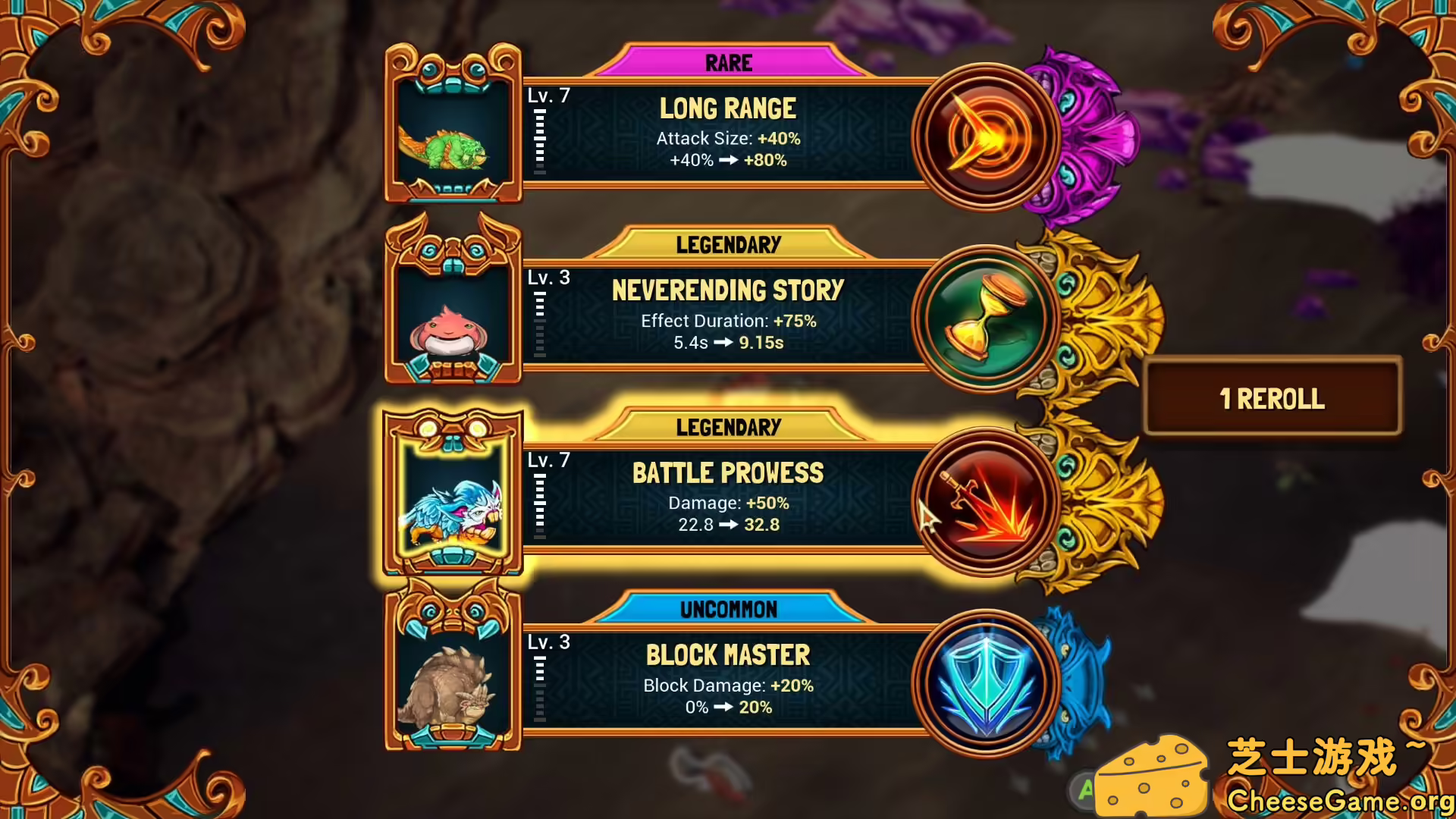This screenshot has height=819, width=1456.
Task: Click the hourglass icon for Neverending Story
Action: tap(986, 318)
